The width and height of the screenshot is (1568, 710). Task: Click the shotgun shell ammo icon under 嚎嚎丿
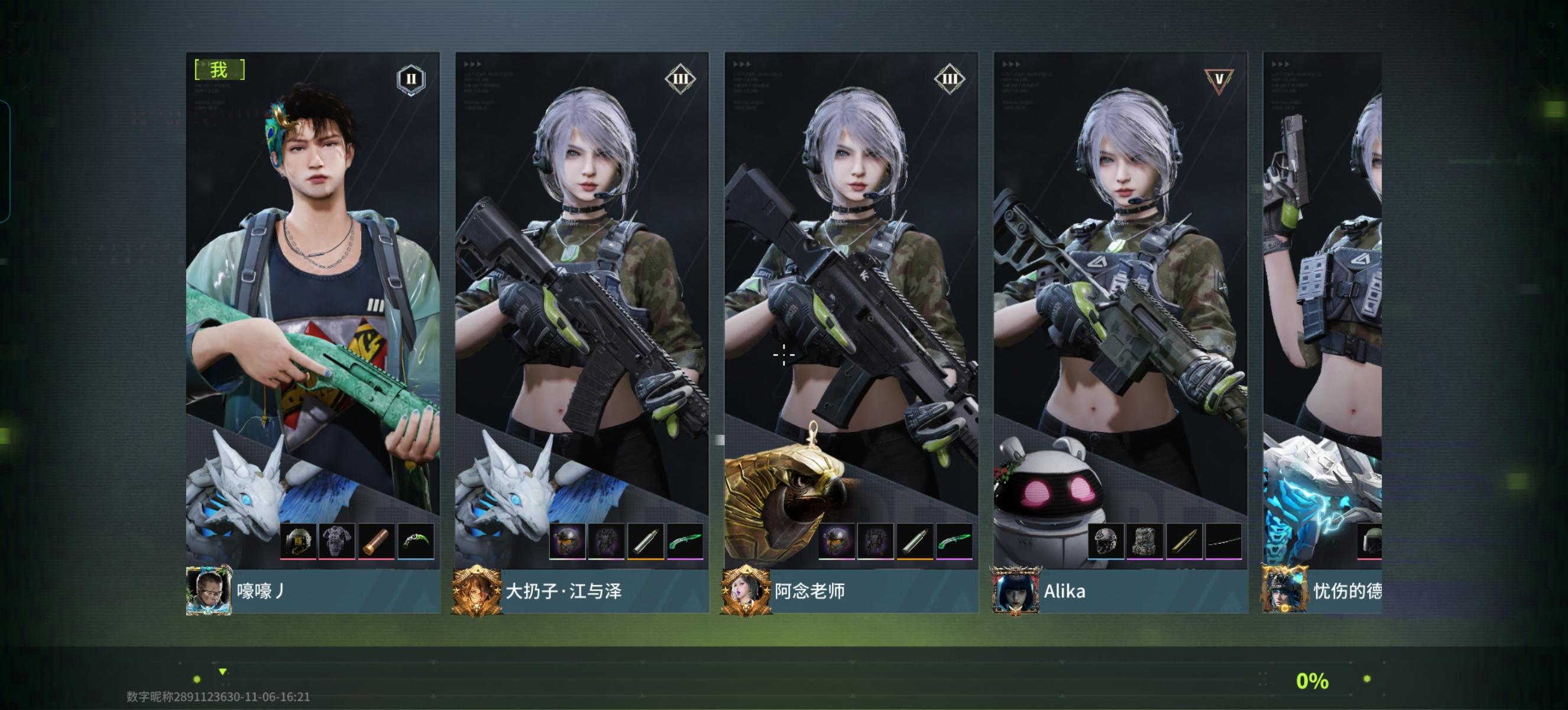377,540
